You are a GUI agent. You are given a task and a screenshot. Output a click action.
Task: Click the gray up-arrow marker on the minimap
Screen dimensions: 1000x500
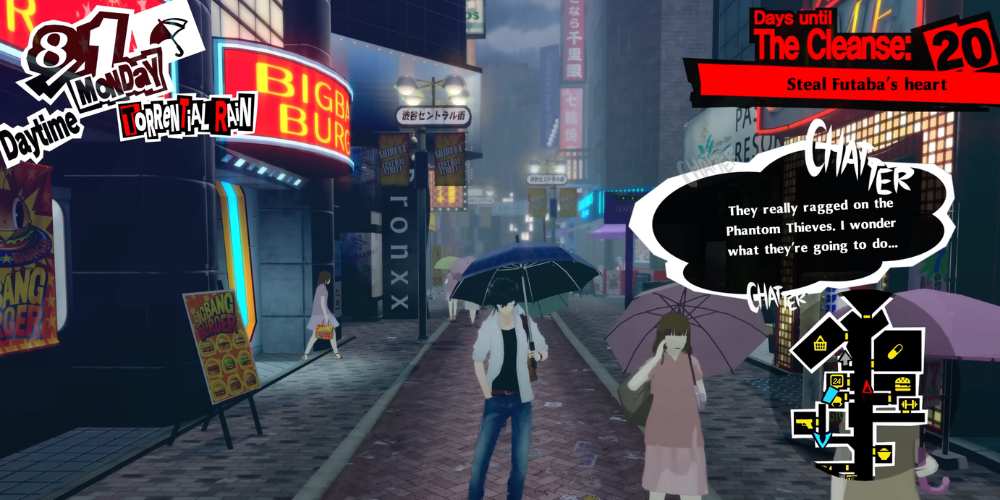(843, 357)
